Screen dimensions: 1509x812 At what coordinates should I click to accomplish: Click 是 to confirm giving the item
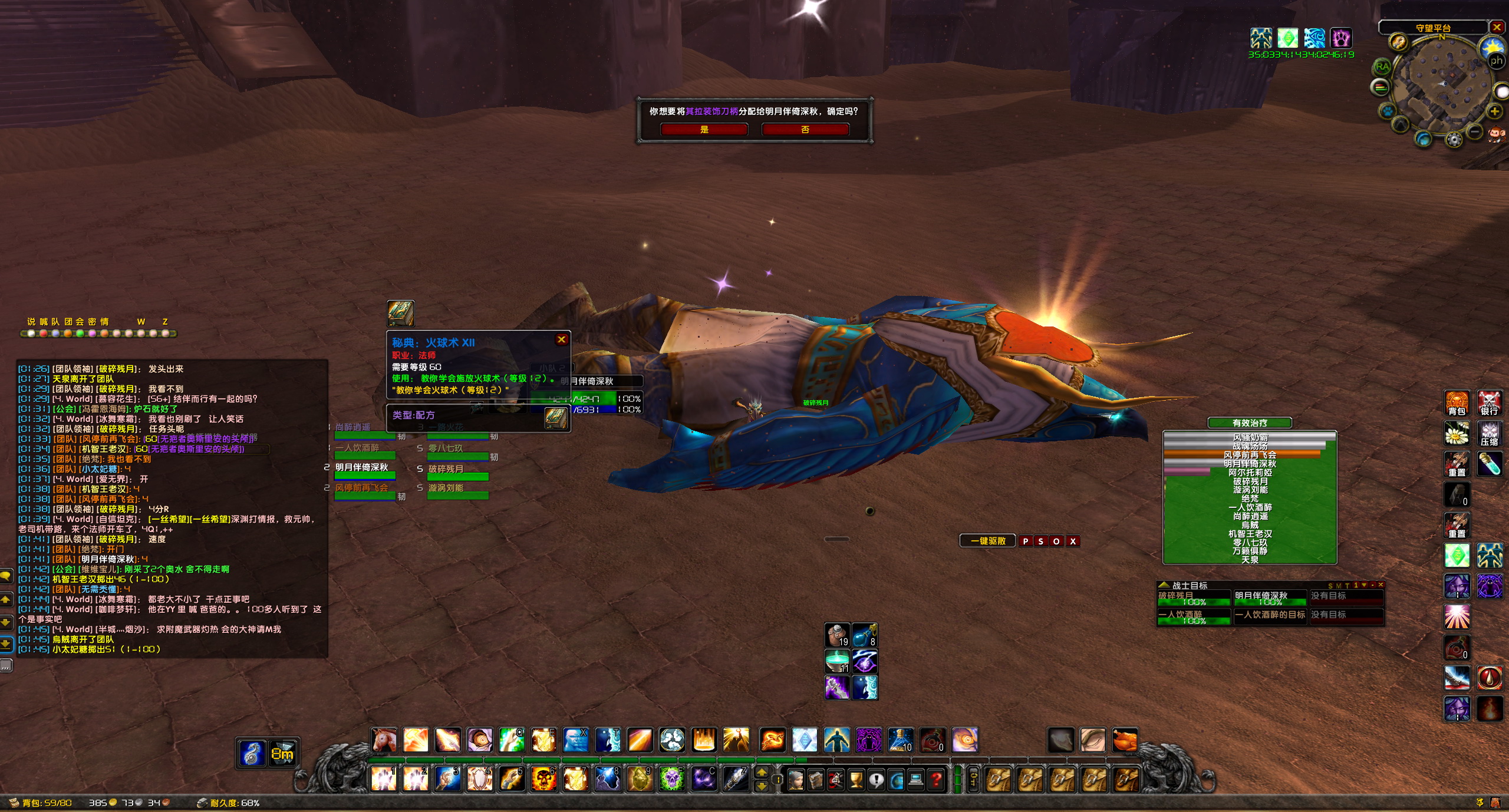pyautogui.click(x=703, y=130)
